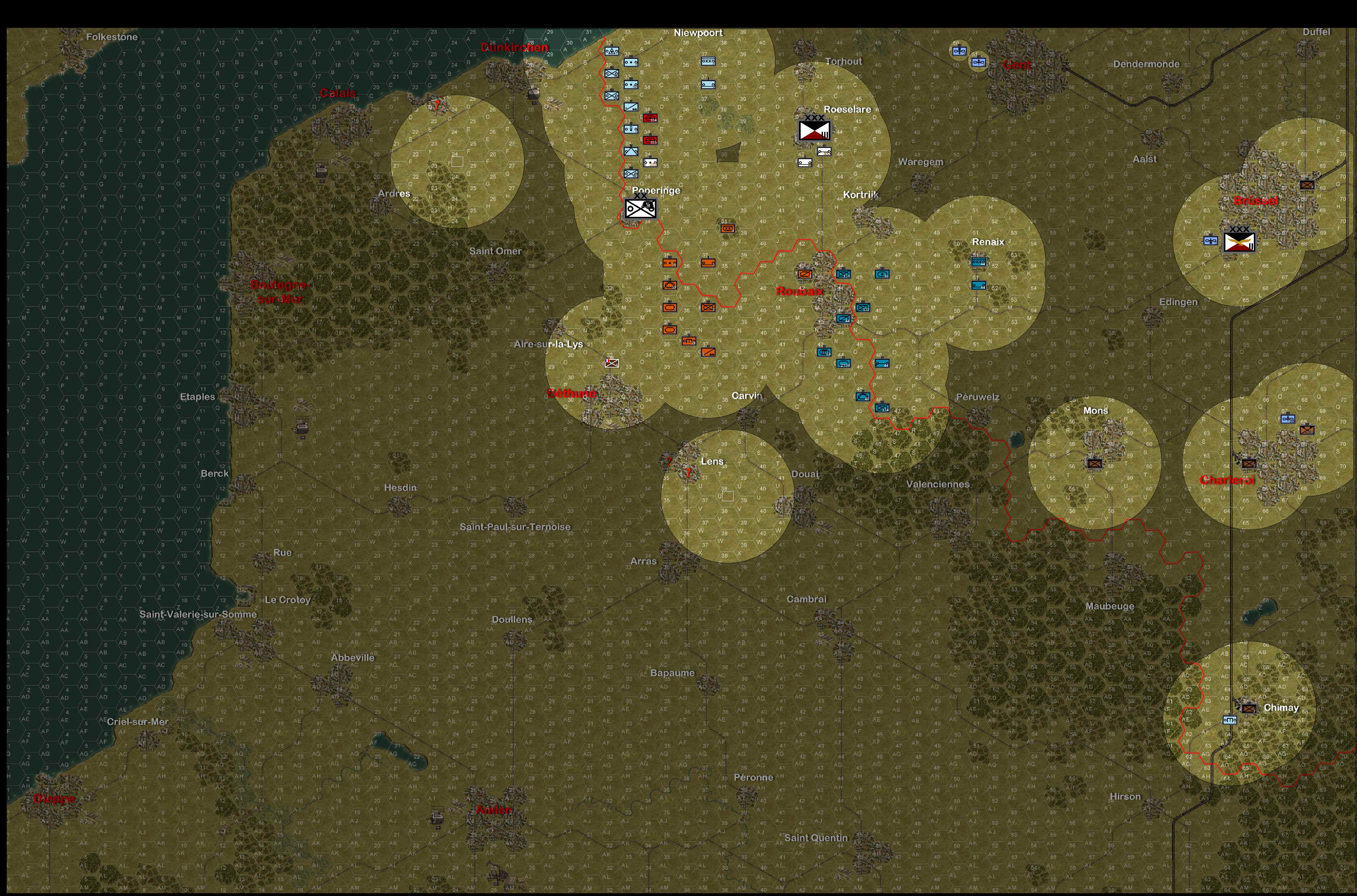Select the XX division counter at Poperinge
The width and height of the screenshot is (1357, 896).
[x=640, y=208]
